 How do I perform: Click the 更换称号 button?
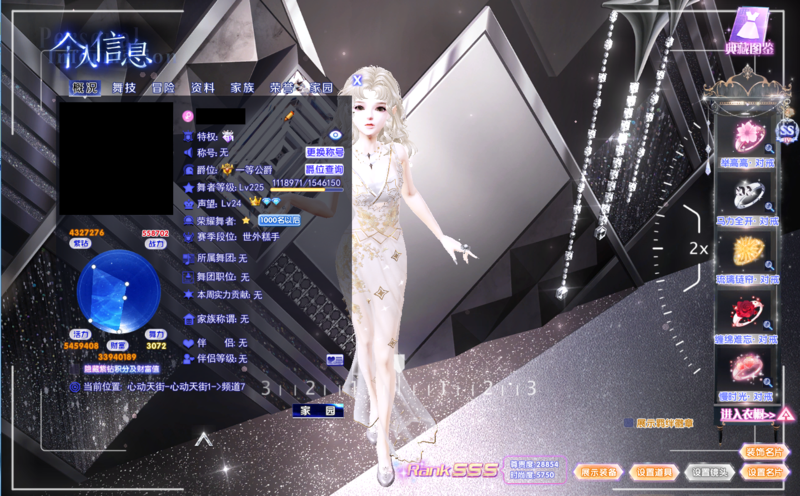tap(325, 153)
